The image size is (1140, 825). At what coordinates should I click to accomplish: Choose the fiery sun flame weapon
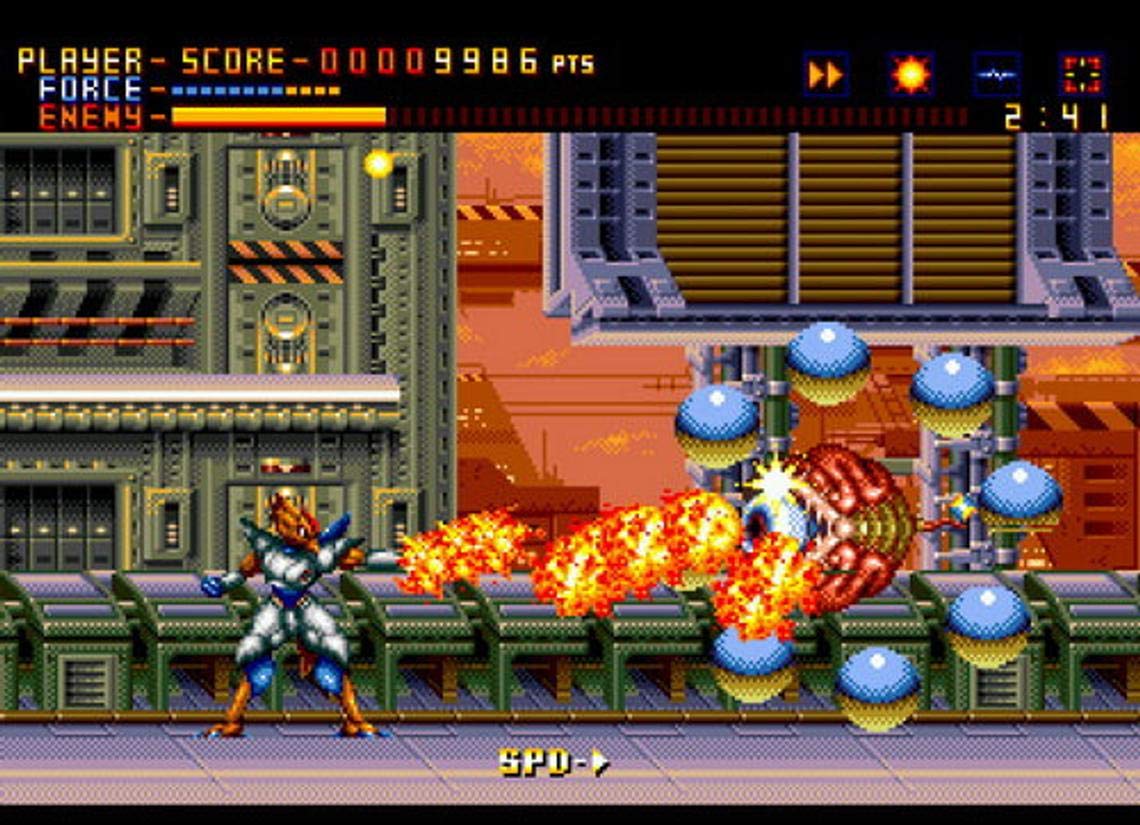[911, 75]
